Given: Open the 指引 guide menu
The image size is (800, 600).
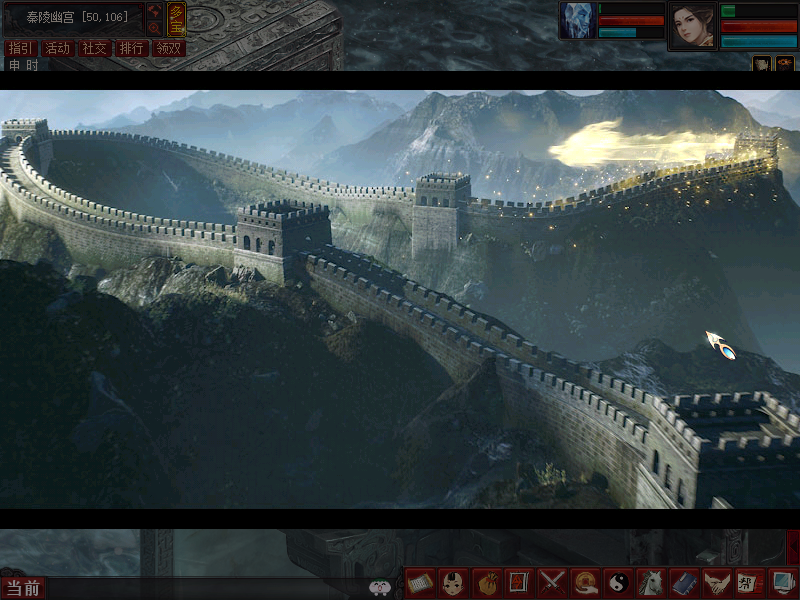Looking at the screenshot, I should tap(20, 48).
